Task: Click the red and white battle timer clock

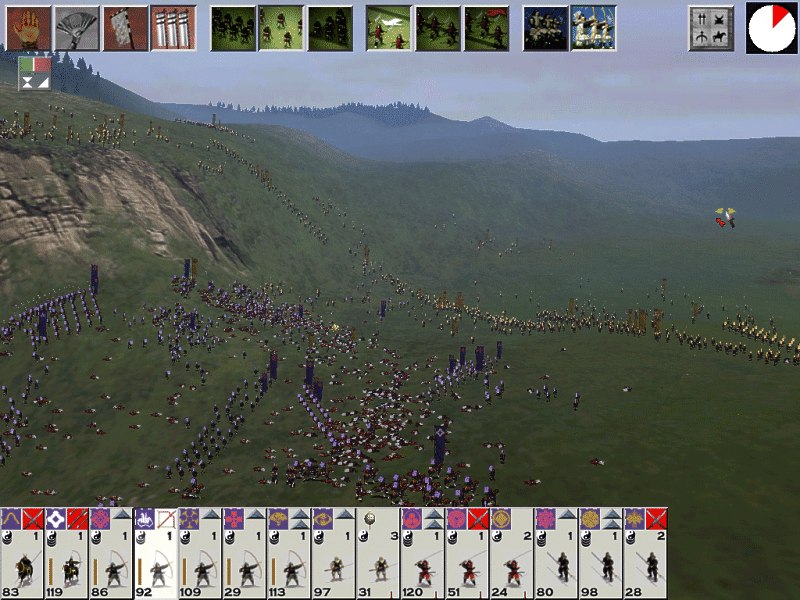Action: point(771,27)
